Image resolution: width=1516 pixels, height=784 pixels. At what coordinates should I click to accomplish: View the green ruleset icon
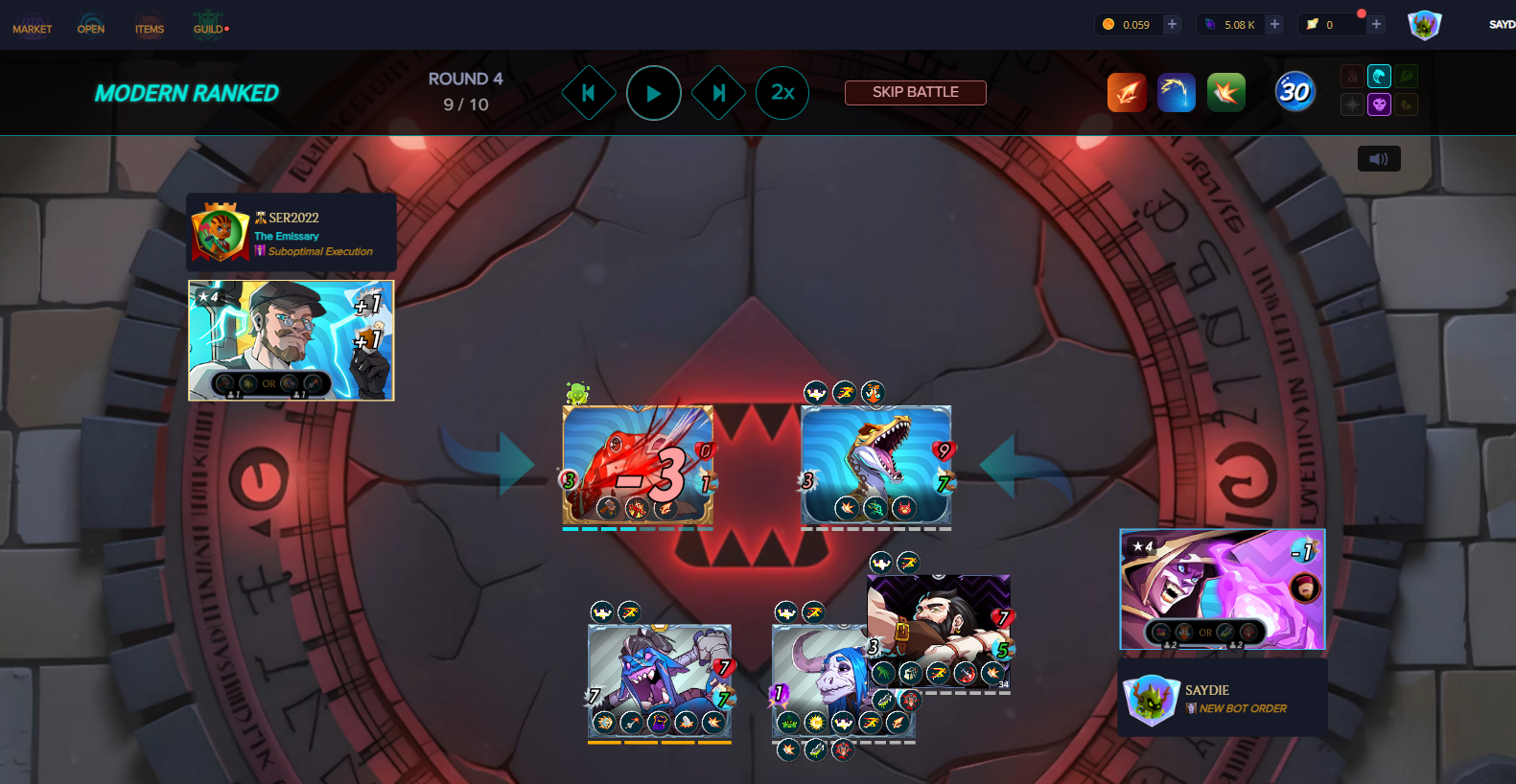coord(1225,93)
